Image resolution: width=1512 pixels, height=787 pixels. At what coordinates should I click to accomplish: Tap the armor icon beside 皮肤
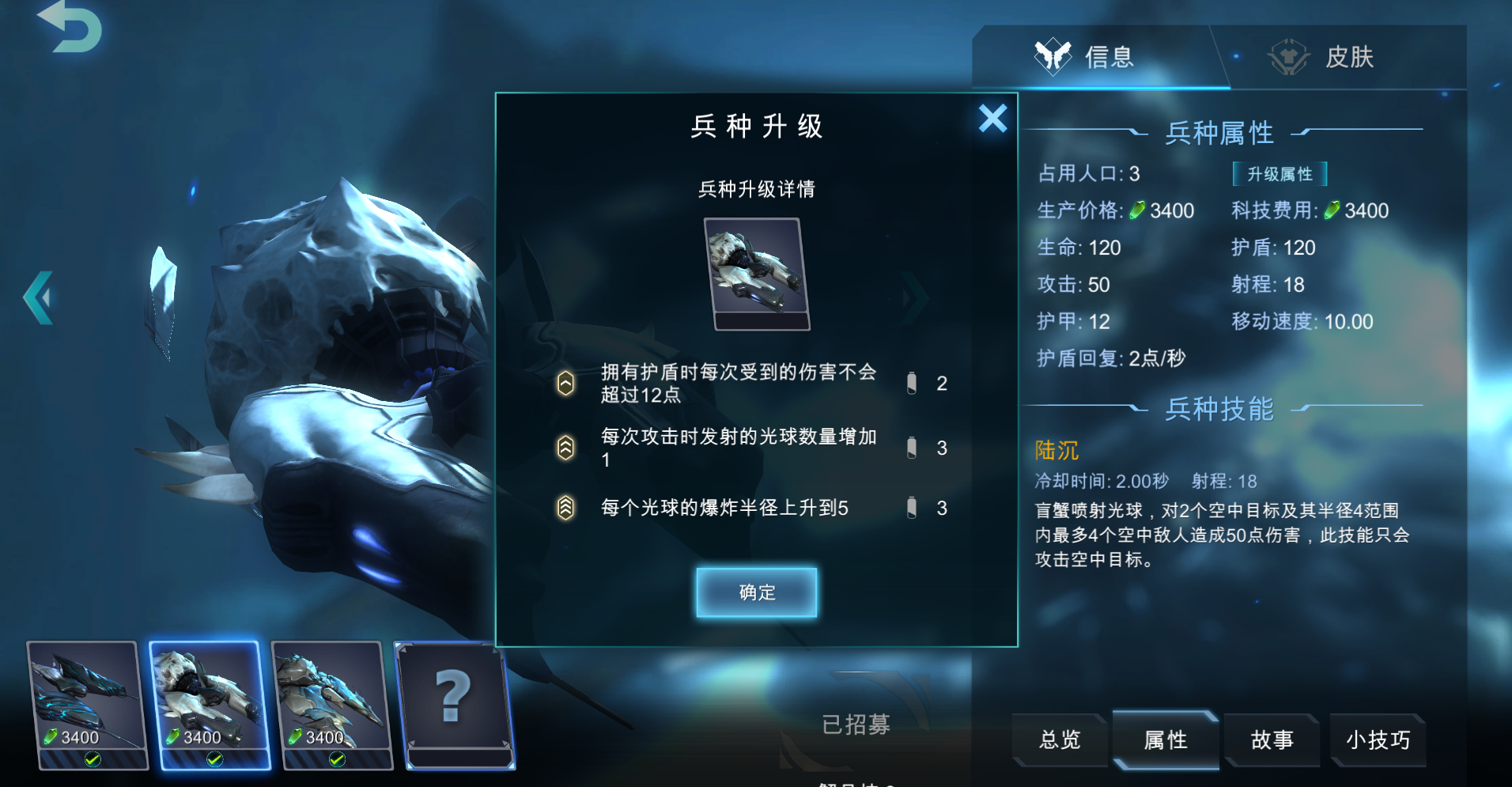(x=1289, y=57)
